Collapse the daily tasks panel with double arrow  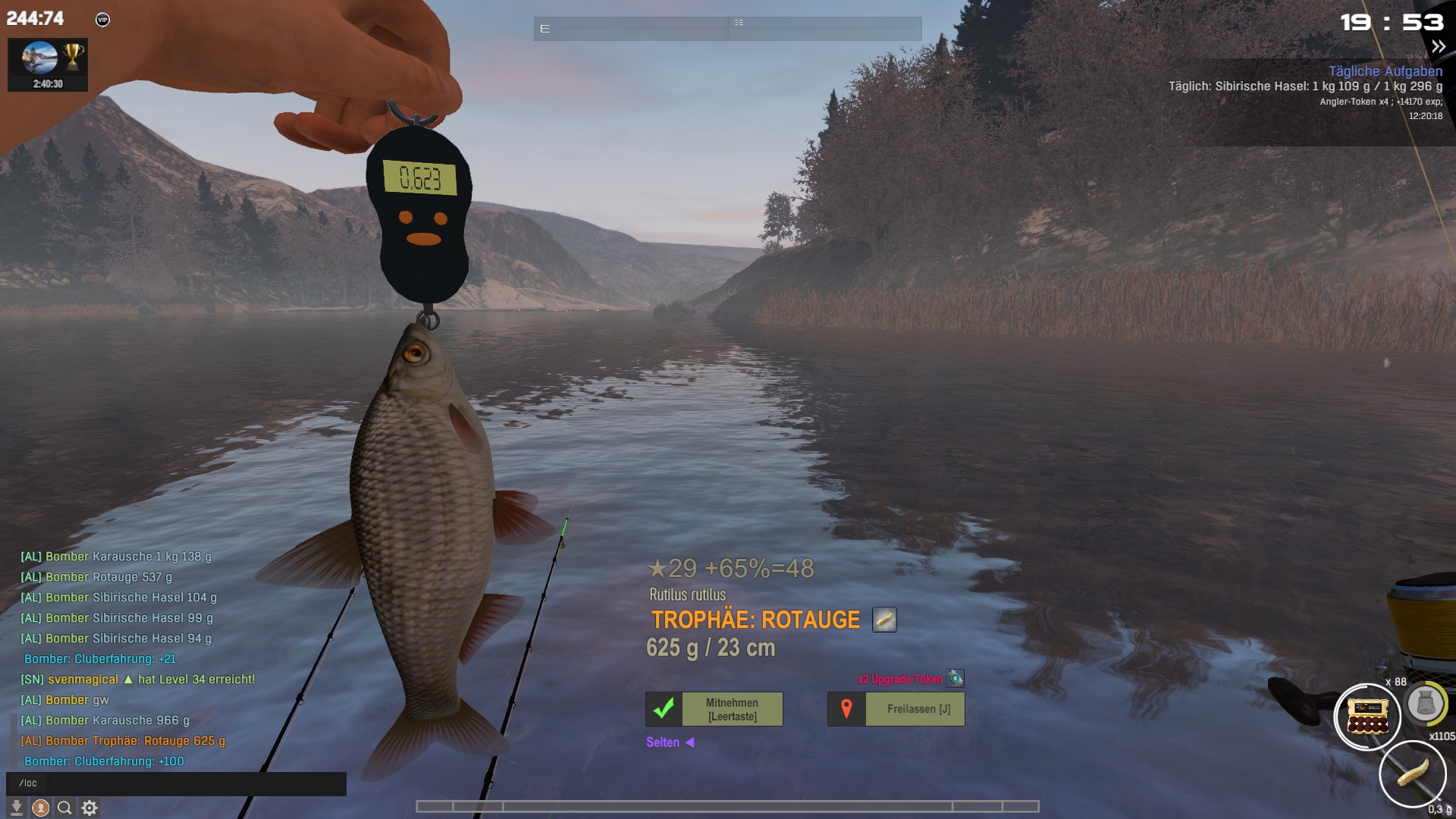1438,47
